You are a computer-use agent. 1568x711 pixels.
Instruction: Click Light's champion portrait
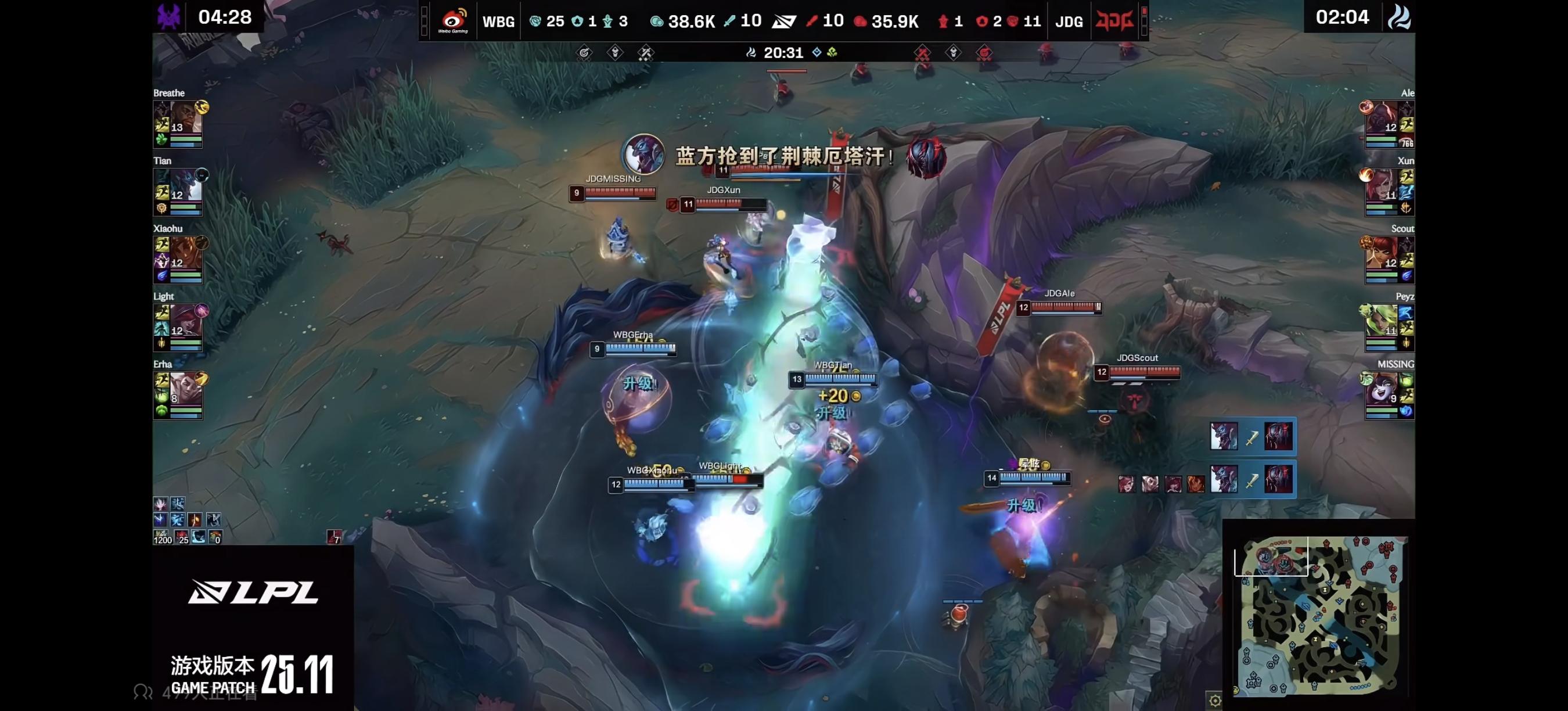(186, 320)
